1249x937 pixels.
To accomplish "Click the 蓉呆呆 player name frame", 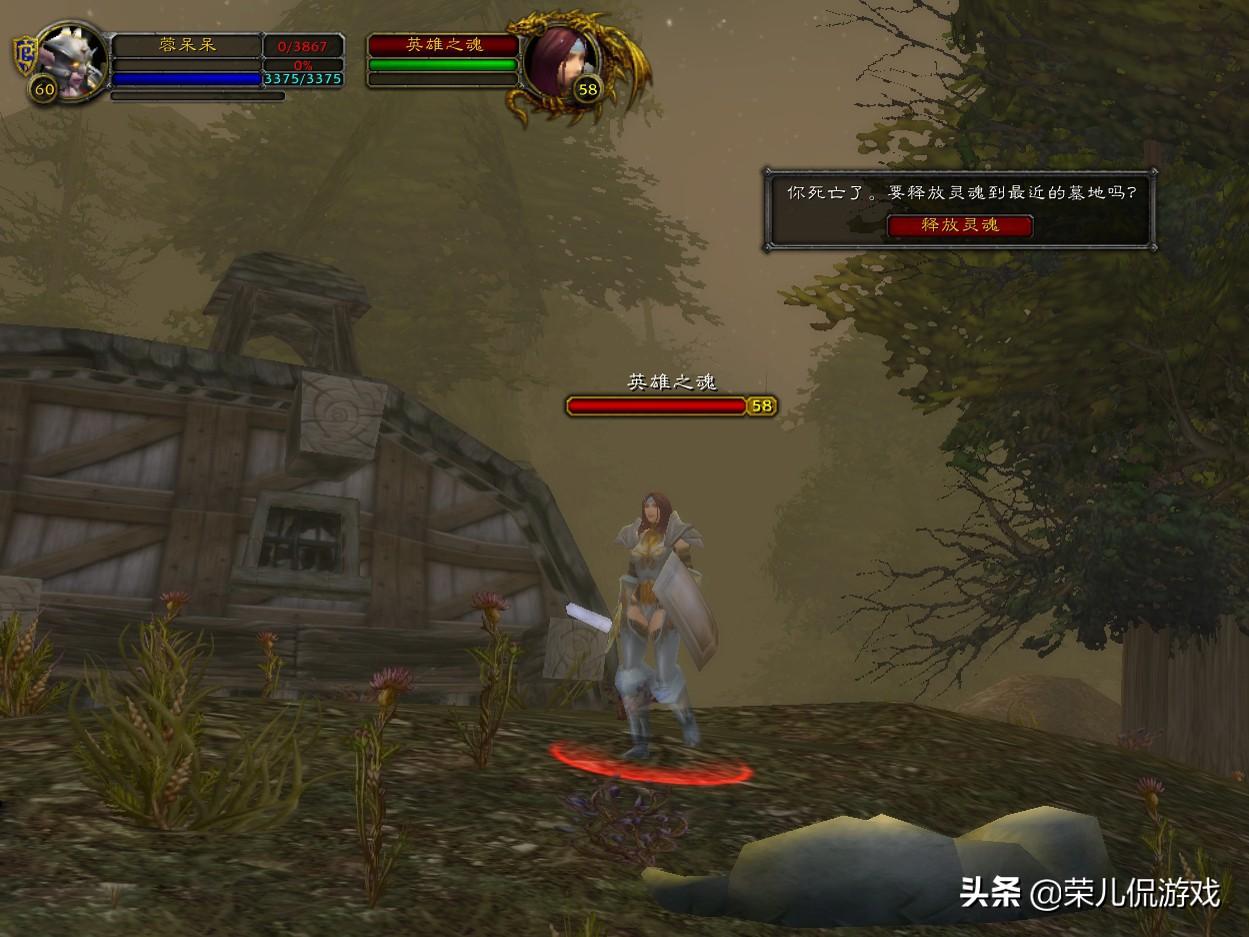I will [x=187, y=46].
